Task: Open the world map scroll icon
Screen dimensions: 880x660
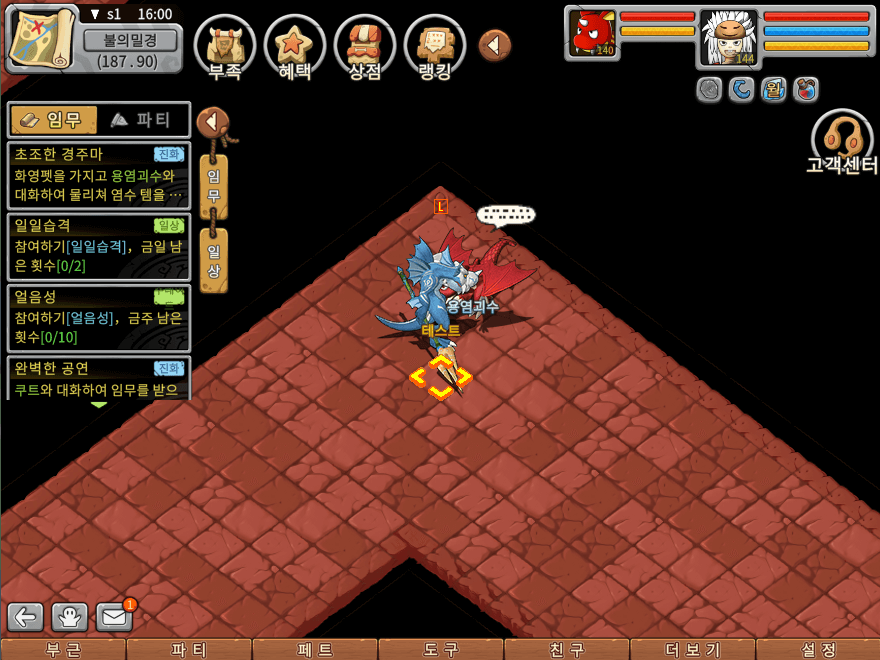Action: (x=42, y=37)
